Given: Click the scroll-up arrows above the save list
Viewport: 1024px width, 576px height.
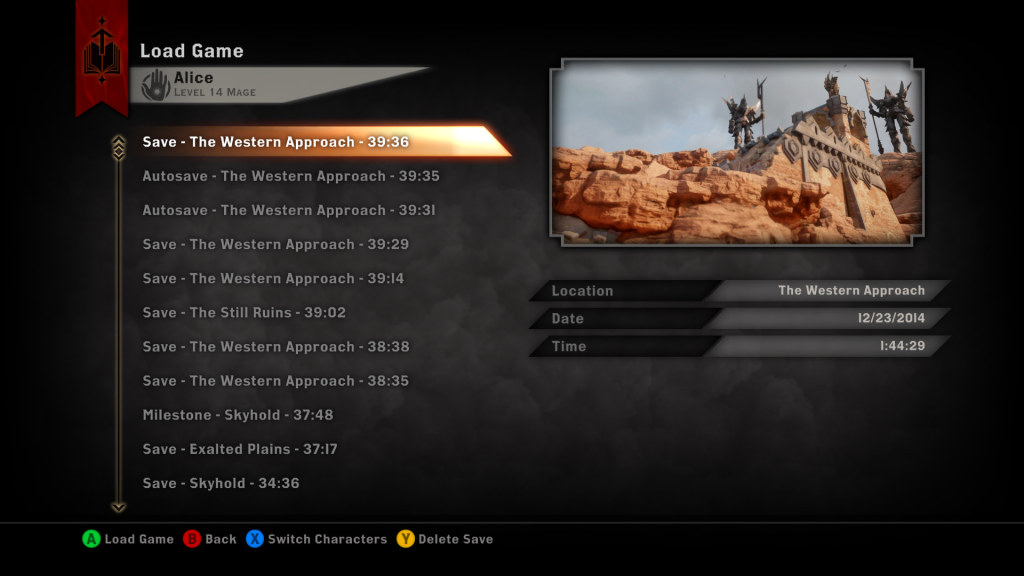Looking at the screenshot, I should click(x=119, y=147).
